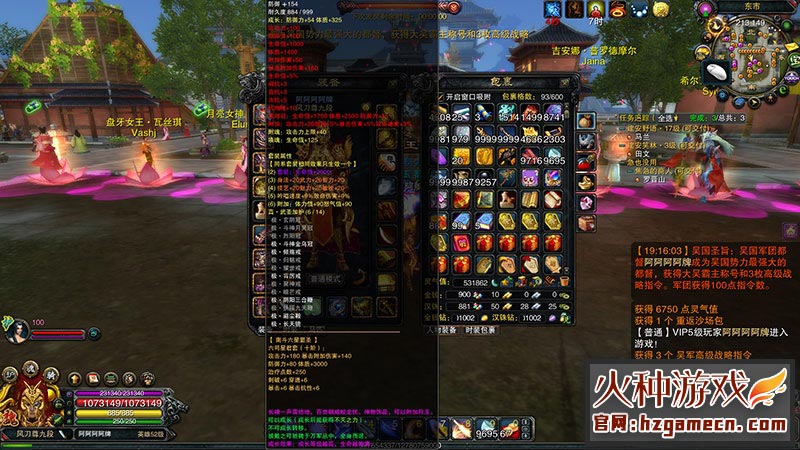Click the gold coin buff icon
The image size is (800, 450).
click(662, 10)
